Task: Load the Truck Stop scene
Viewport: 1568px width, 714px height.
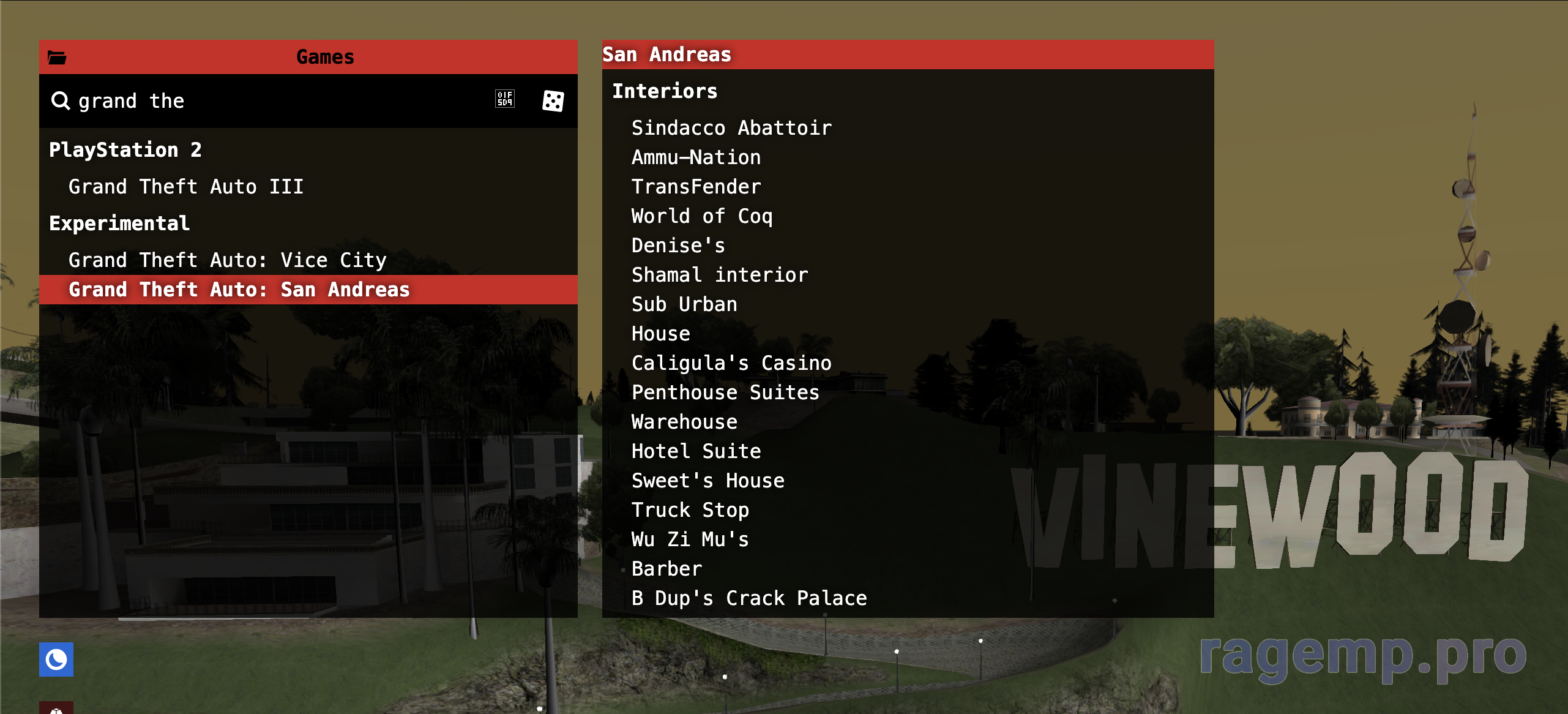Action: [x=690, y=510]
